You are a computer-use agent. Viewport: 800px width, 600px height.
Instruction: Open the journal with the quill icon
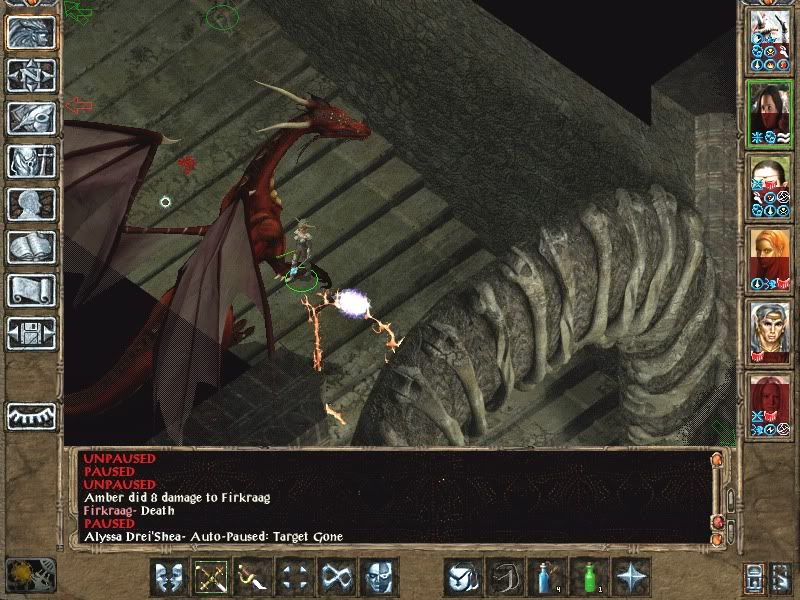[x=31, y=119]
